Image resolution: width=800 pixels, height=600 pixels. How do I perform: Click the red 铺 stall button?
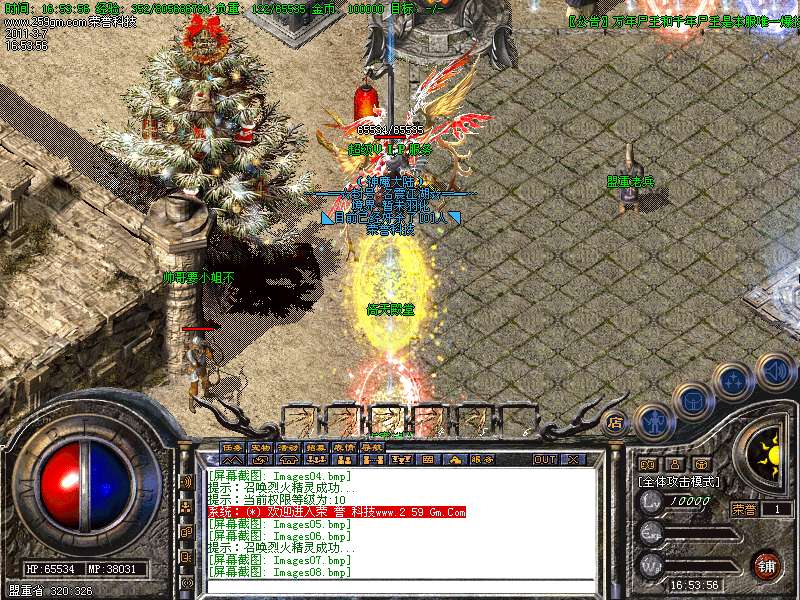(765, 565)
